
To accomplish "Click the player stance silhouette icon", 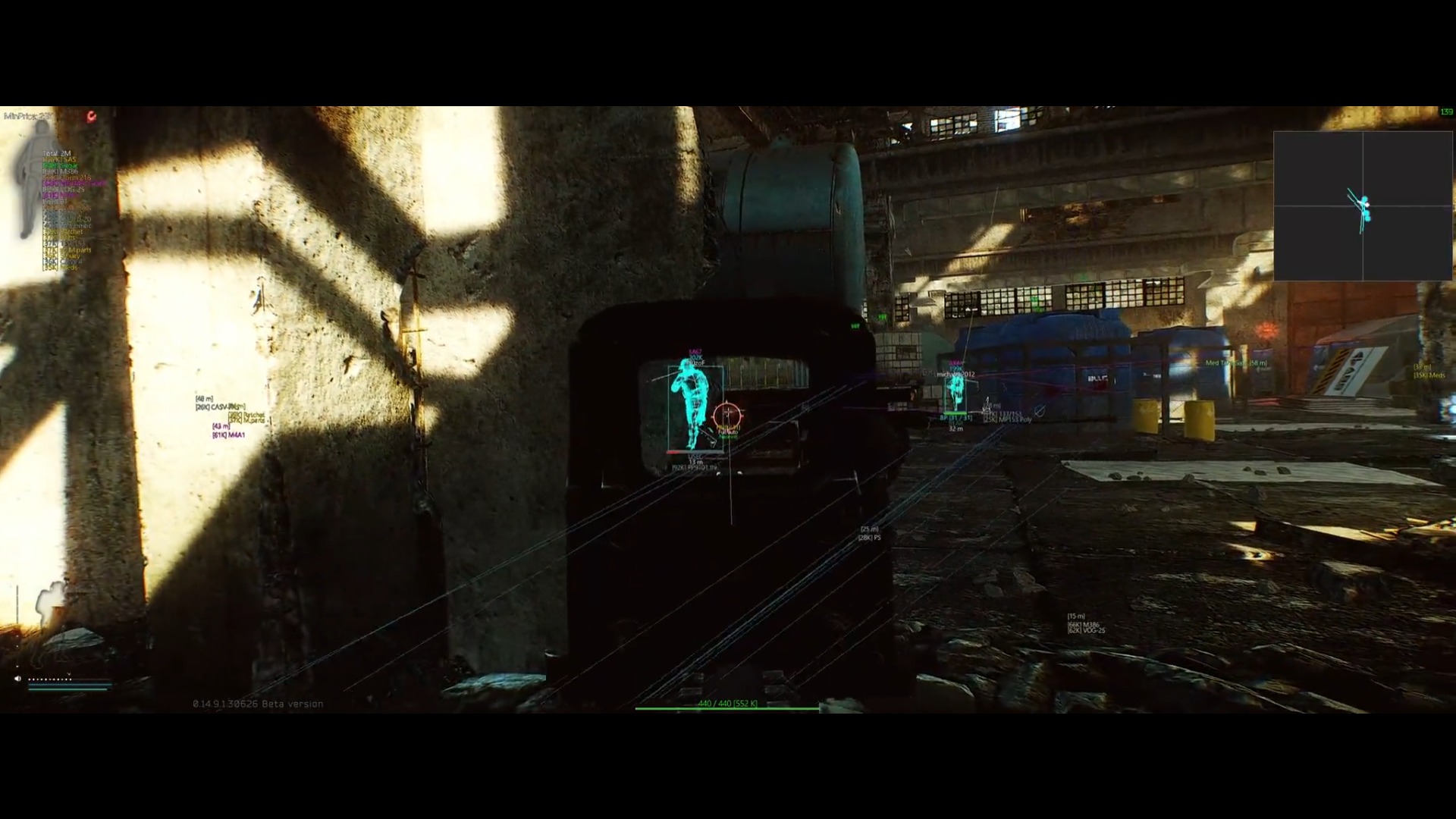I will [50, 604].
